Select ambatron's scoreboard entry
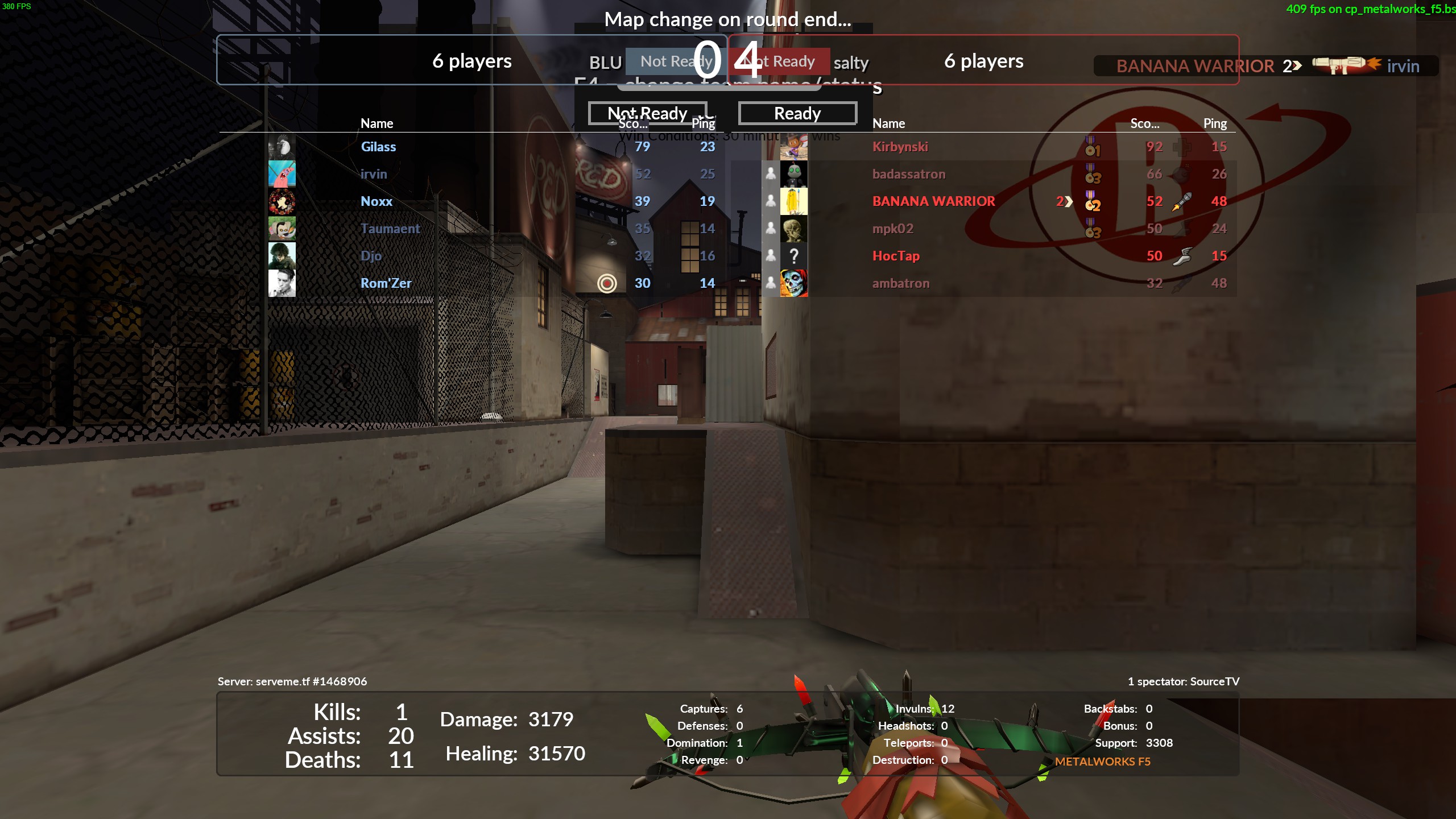The width and height of the screenshot is (1456, 819). 901,283
